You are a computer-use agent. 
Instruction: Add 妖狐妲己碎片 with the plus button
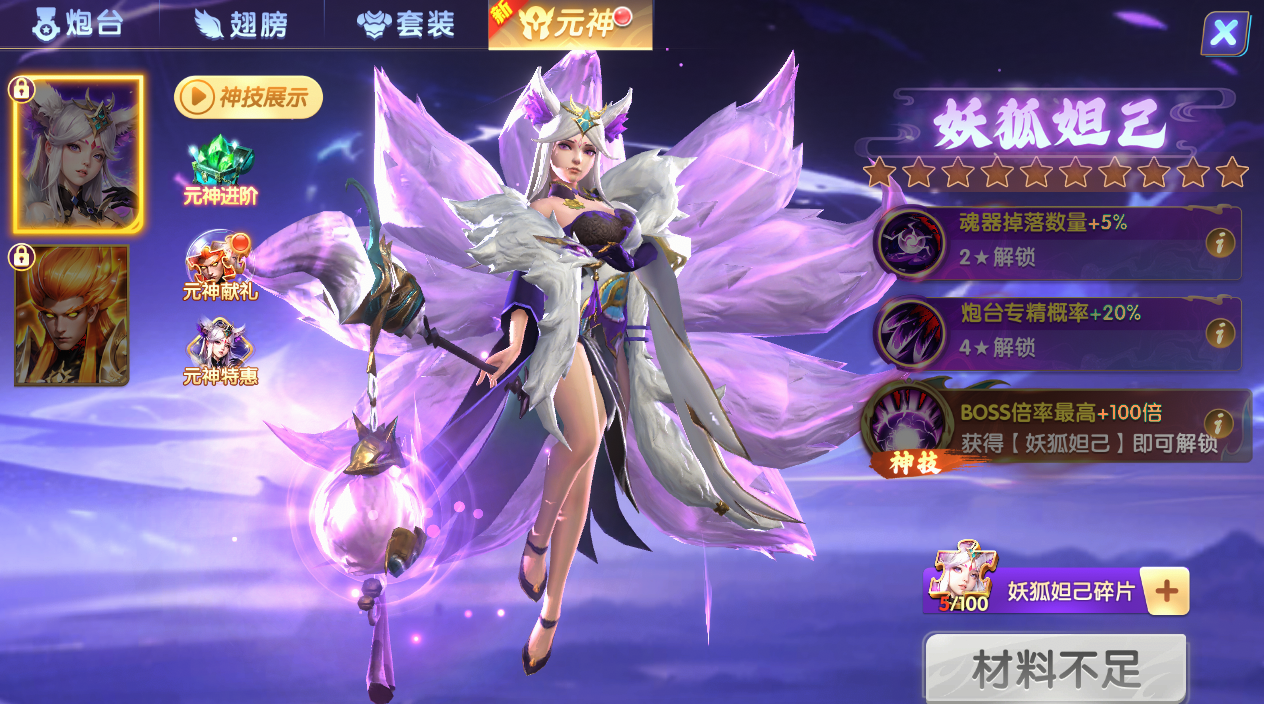click(1164, 591)
